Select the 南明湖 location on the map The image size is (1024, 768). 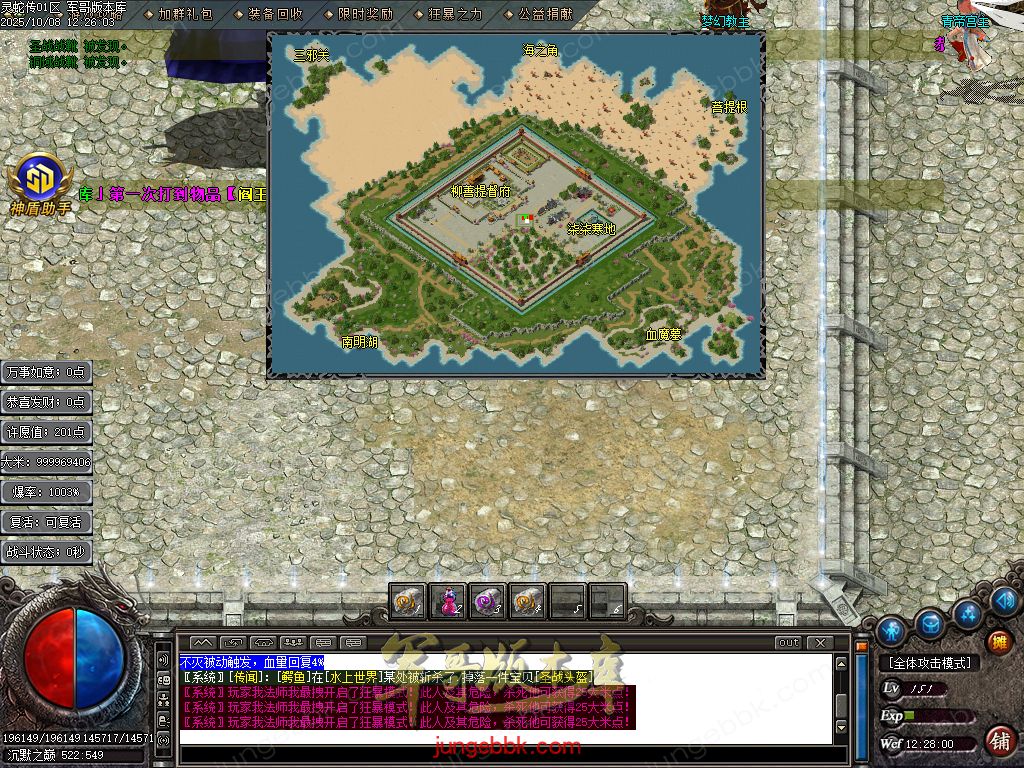[360, 341]
